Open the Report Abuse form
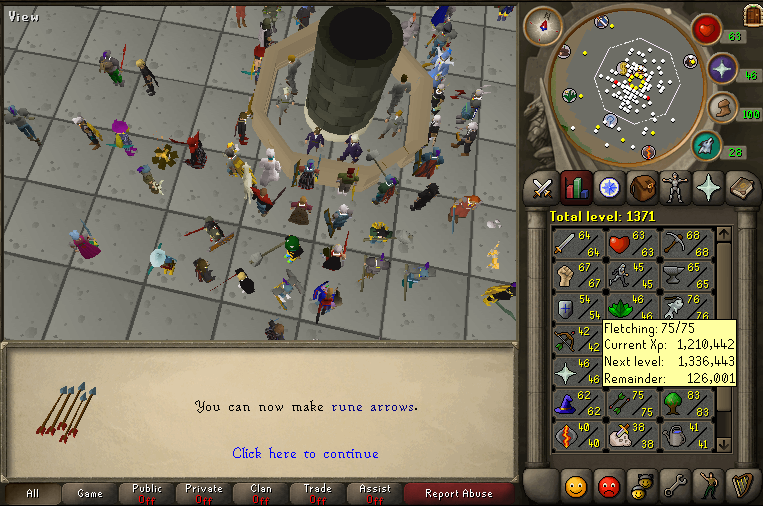This screenshot has width=763, height=506. pyautogui.click(x=458, y=493)
